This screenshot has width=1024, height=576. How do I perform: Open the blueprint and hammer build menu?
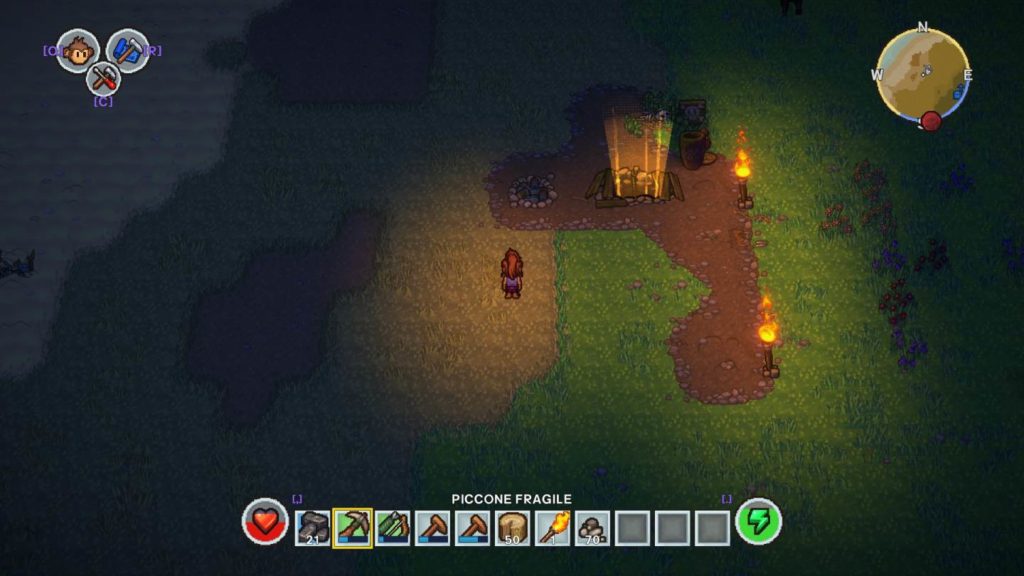[x=128, y=50]
